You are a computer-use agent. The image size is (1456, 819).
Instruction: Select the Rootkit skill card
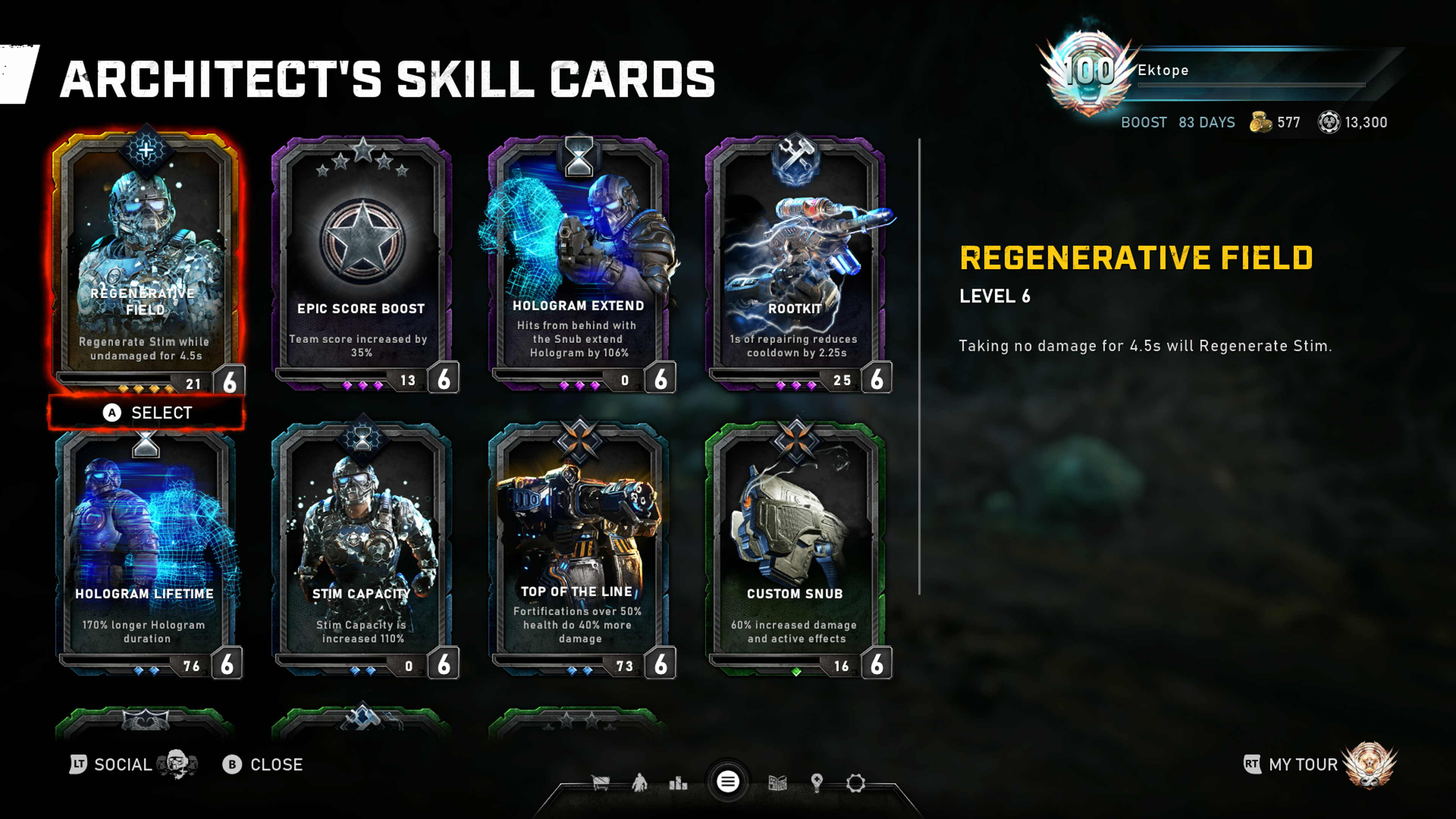point(795,260)
